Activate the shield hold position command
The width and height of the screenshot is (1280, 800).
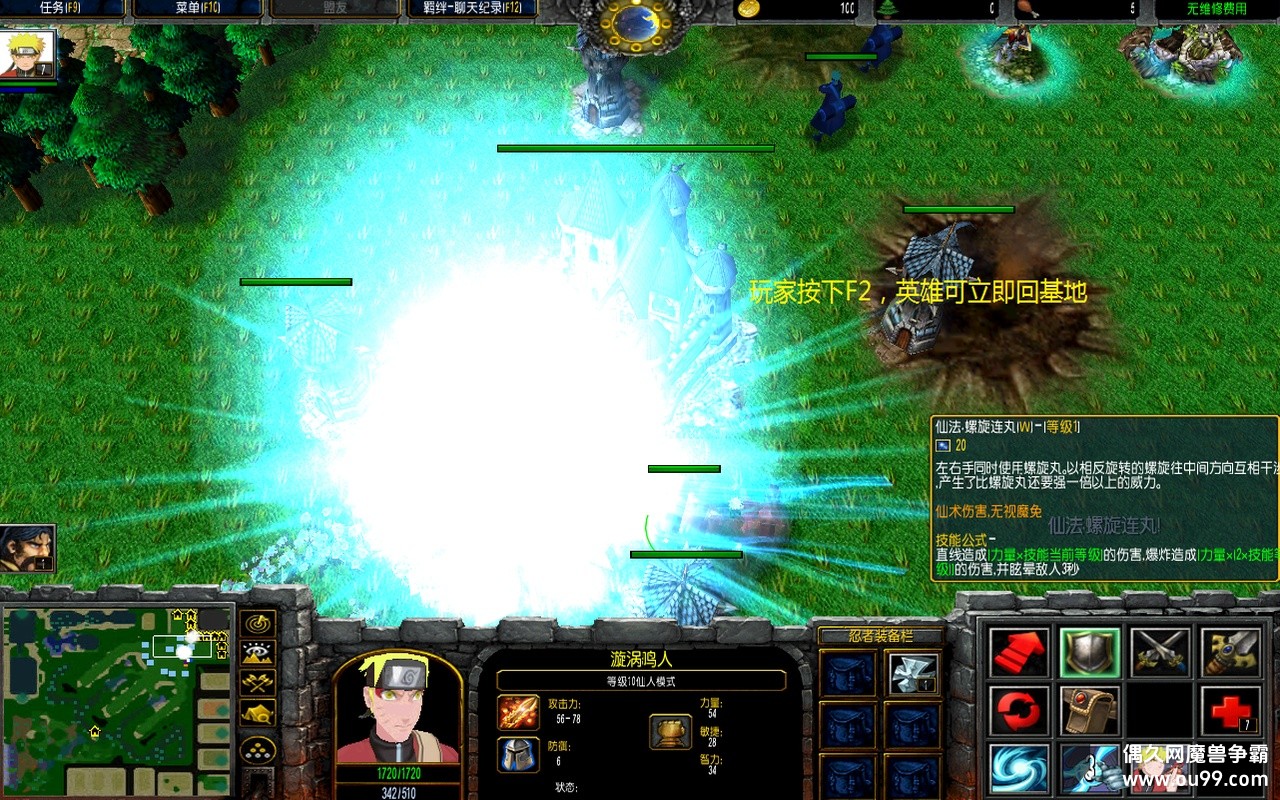(1090, 653)
